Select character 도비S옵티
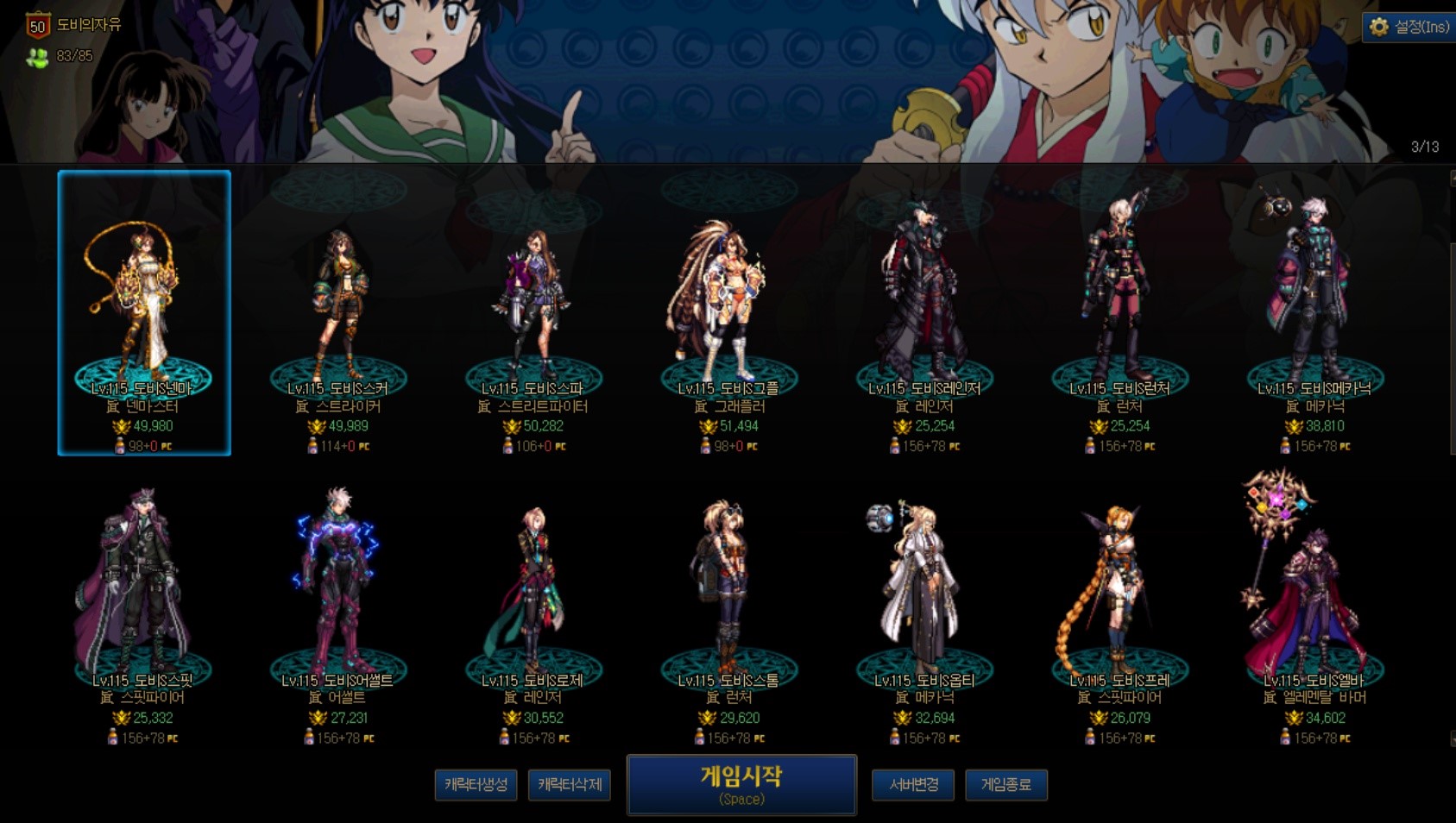This screenshot has width=1456, height=823. [x=924, y=604]
